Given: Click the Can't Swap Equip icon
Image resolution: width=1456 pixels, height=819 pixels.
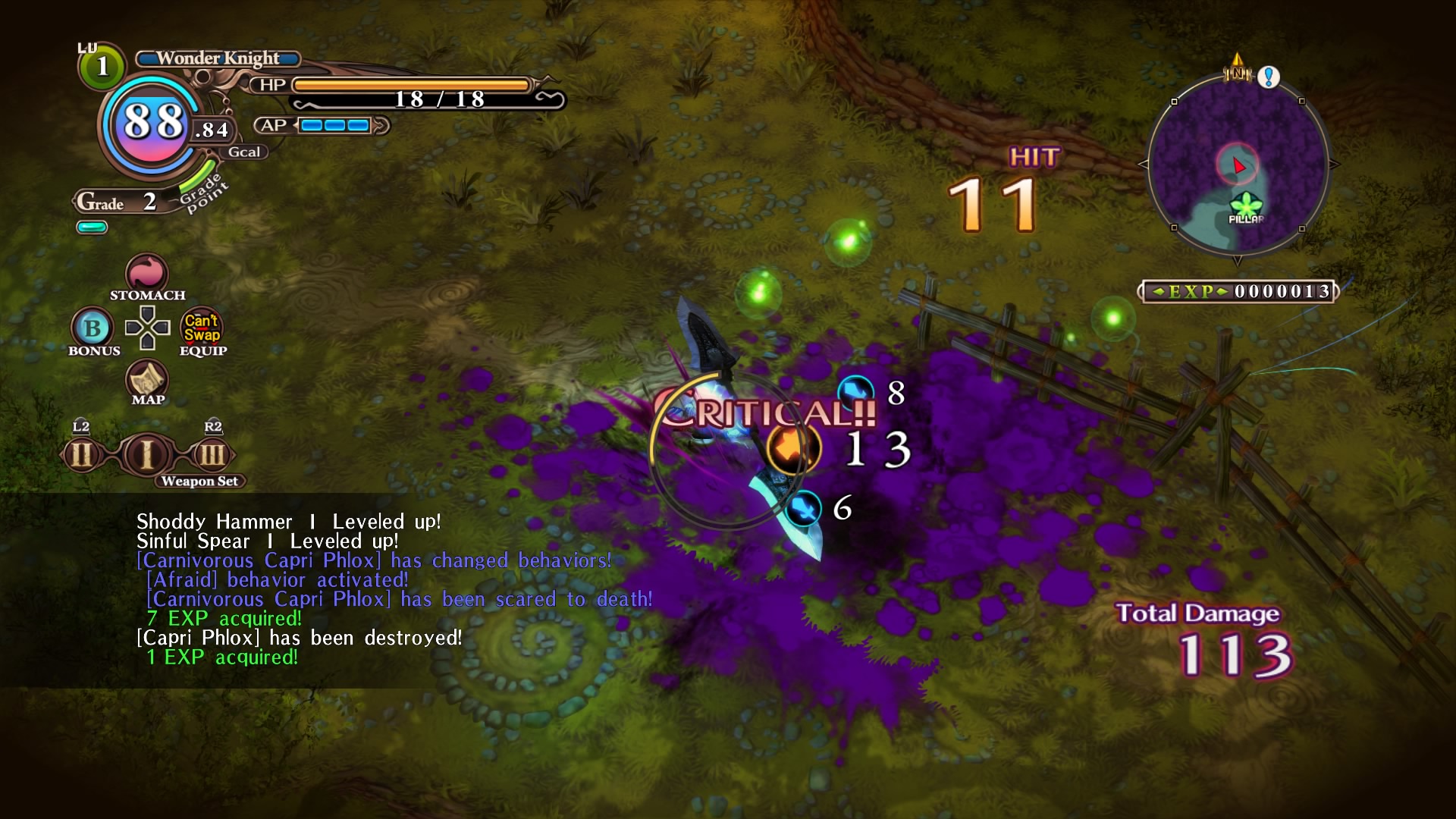Looking at the screenshot, I should pos(202,328).
